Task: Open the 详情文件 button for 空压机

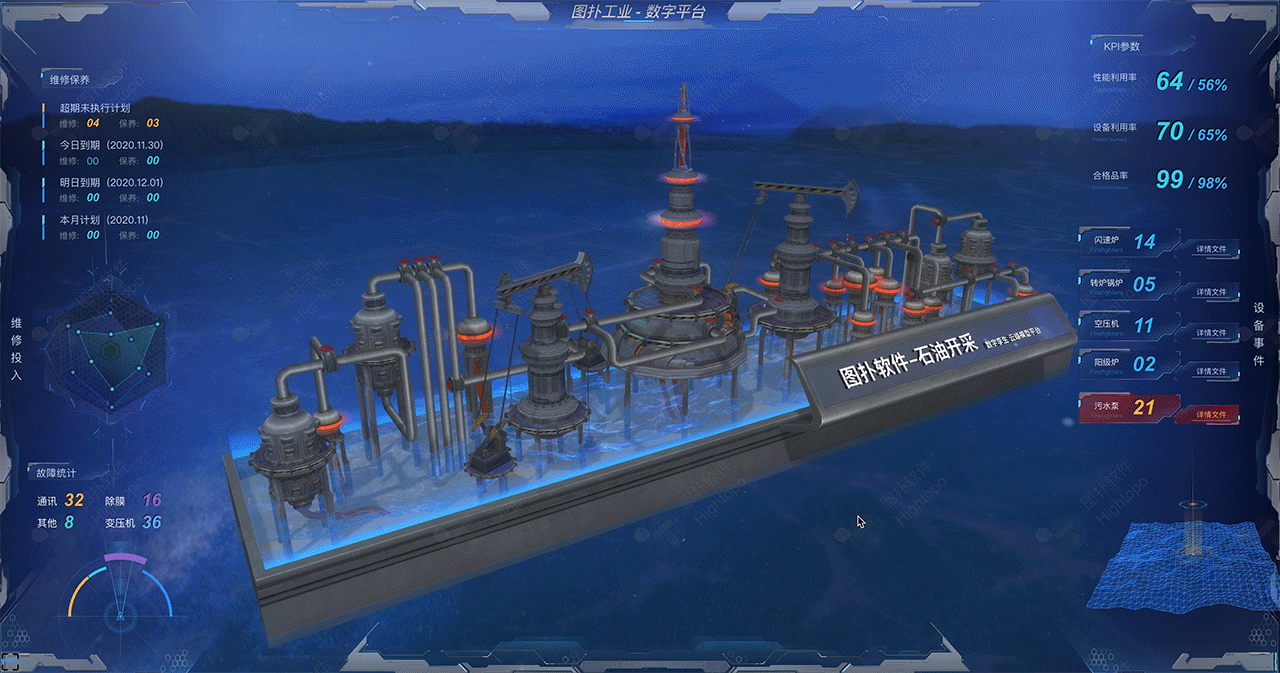Action: pyautogui.click(x=1210, y=332)
